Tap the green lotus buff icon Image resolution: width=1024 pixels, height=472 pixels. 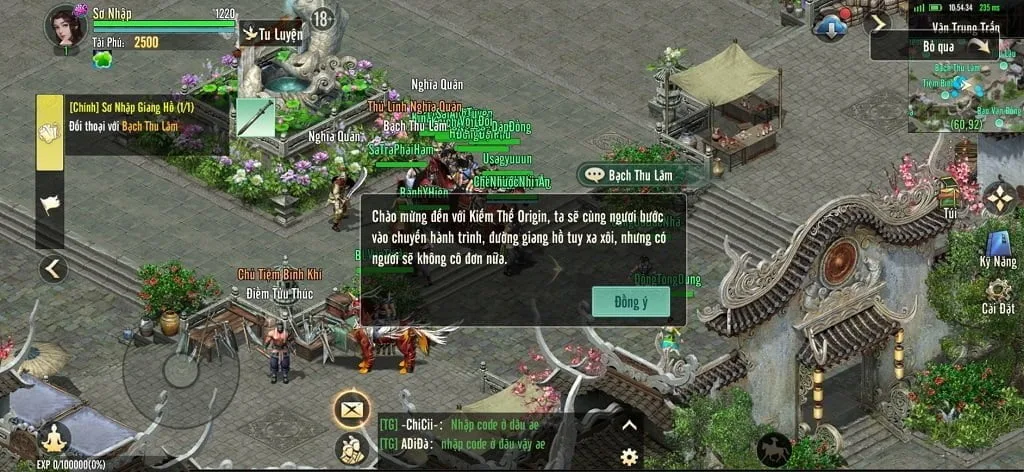click(102, 60)
